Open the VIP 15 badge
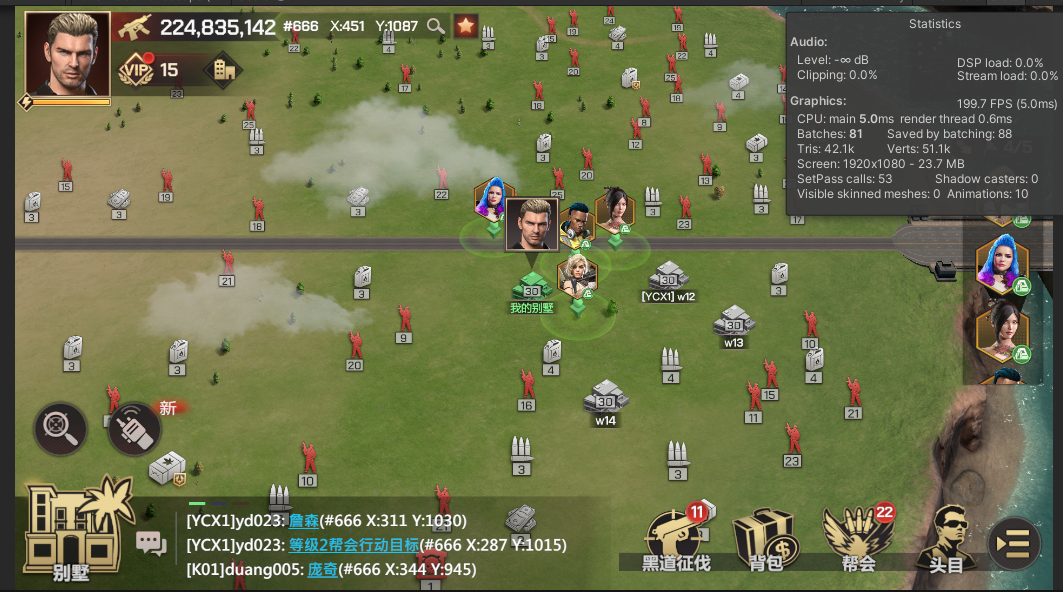1063x592 pixels. pos(149,70)
